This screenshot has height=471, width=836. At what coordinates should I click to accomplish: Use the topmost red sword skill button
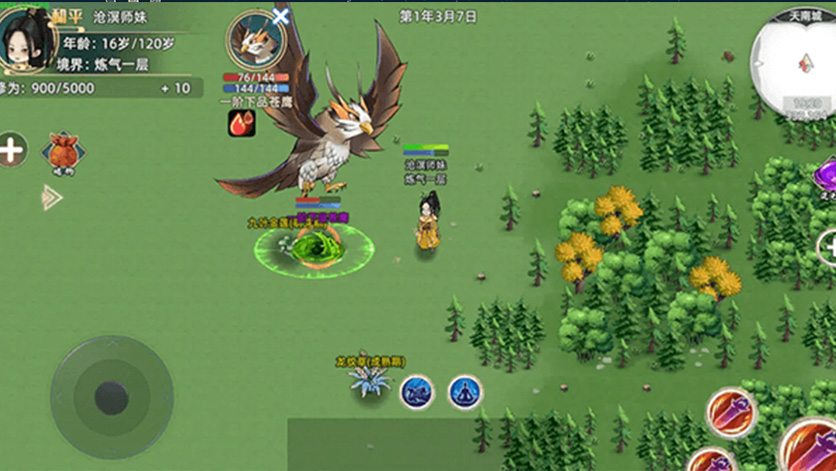click(730, 413)
